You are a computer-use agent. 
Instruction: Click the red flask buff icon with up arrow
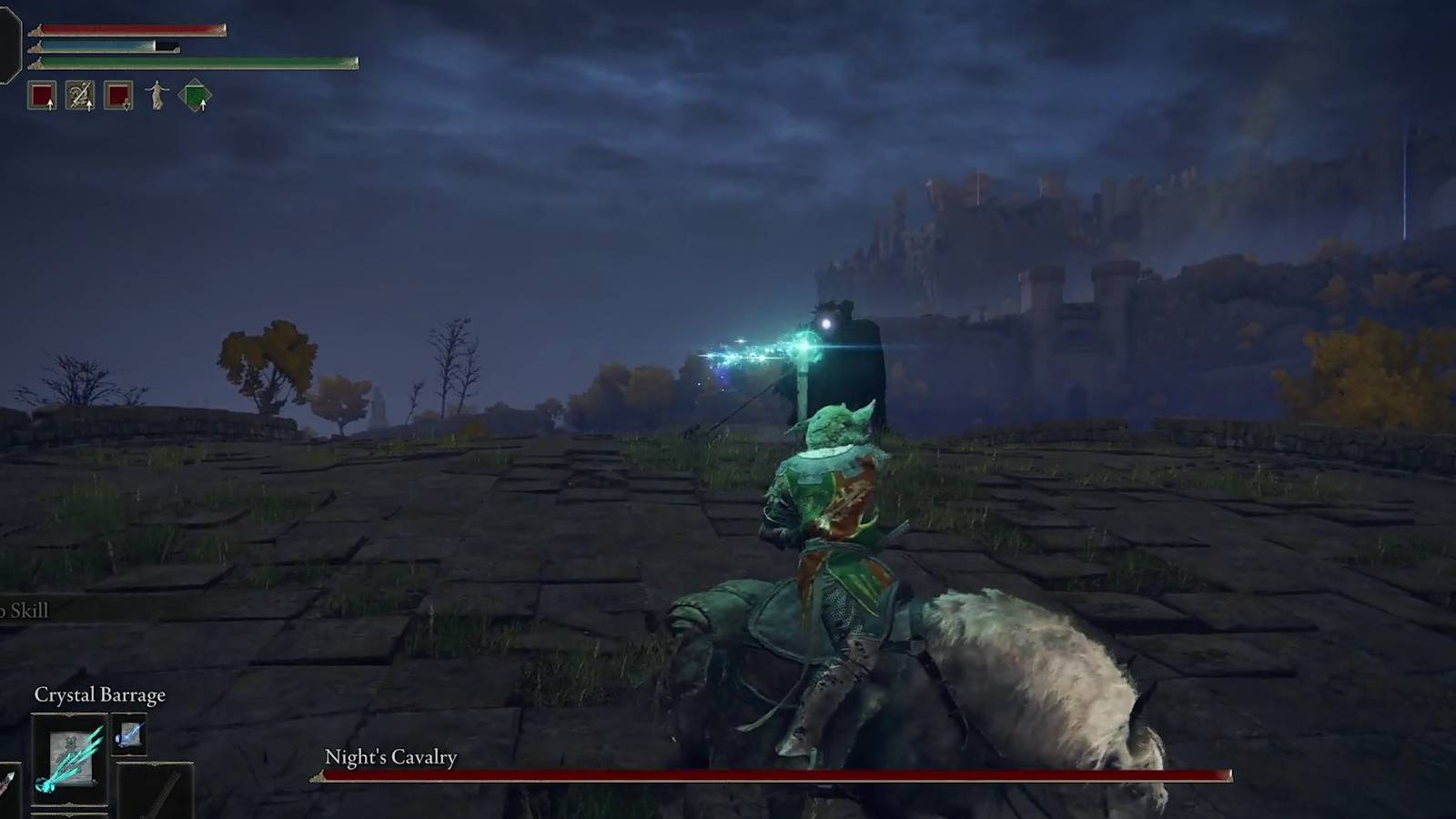43,94
